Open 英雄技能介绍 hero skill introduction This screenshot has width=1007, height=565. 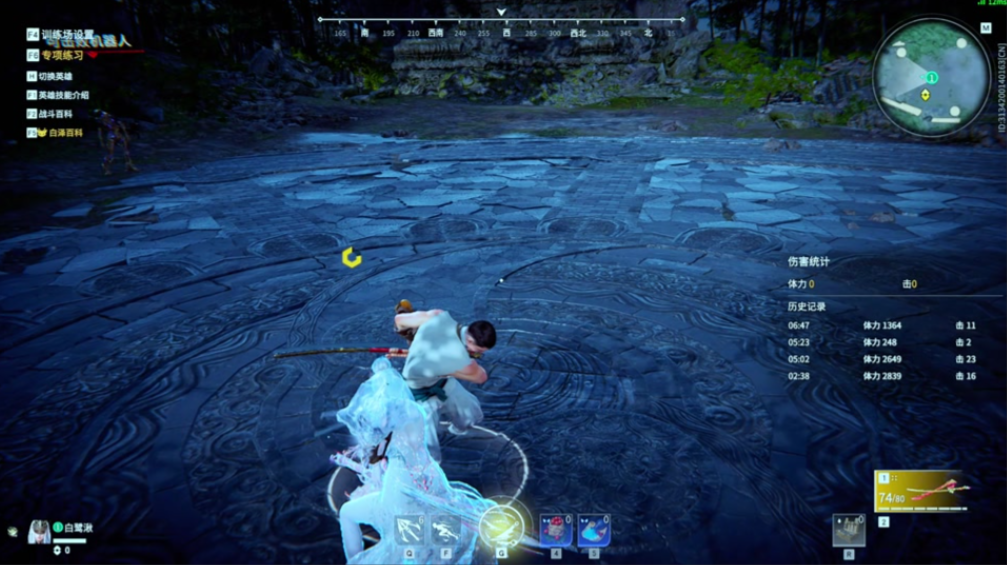[62, 95]
